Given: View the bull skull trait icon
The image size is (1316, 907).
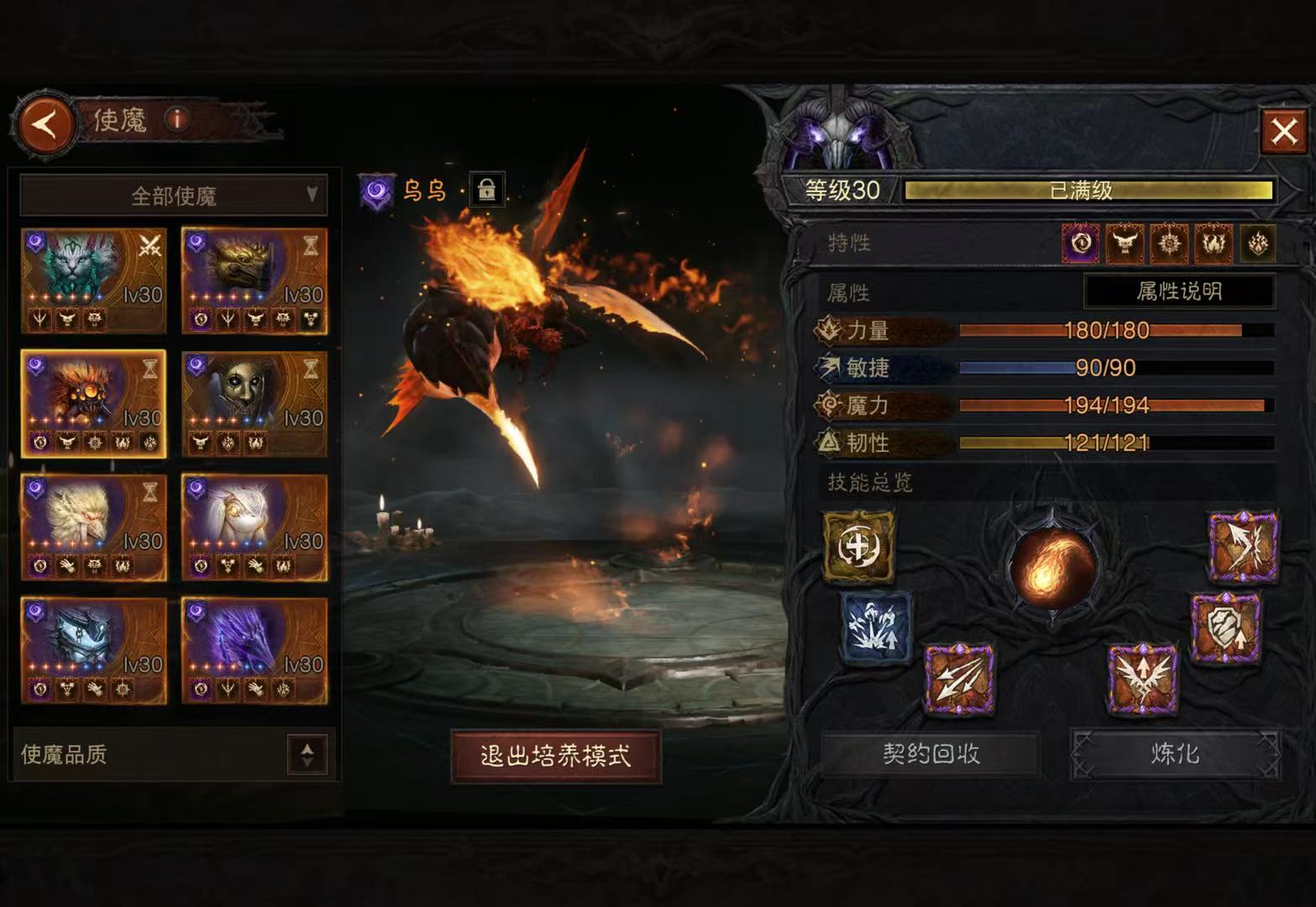Looking at the screenshot, I should click(x=1125, y=244).
